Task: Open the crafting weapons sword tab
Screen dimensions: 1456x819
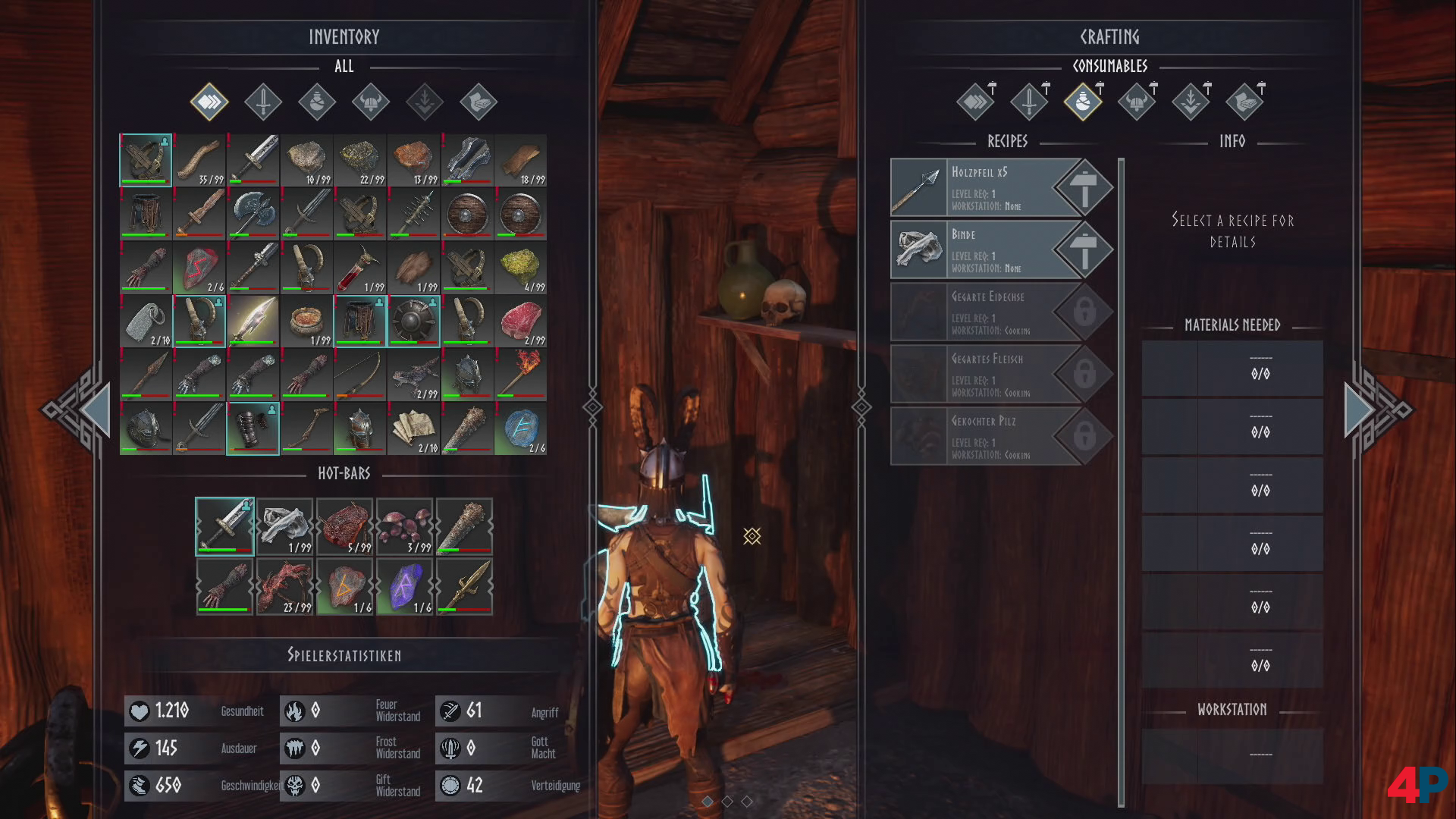Action: click(x=1029, y=102)
